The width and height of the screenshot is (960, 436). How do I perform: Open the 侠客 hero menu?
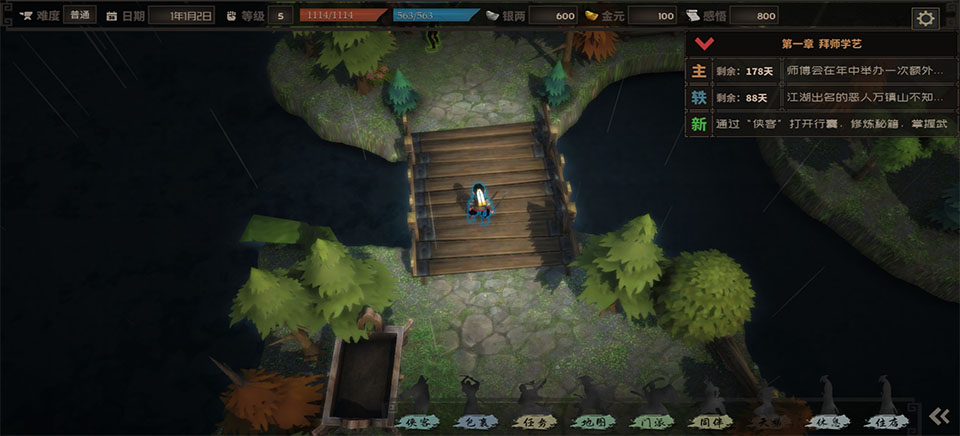pyautogui.click(x=417, y=422)
